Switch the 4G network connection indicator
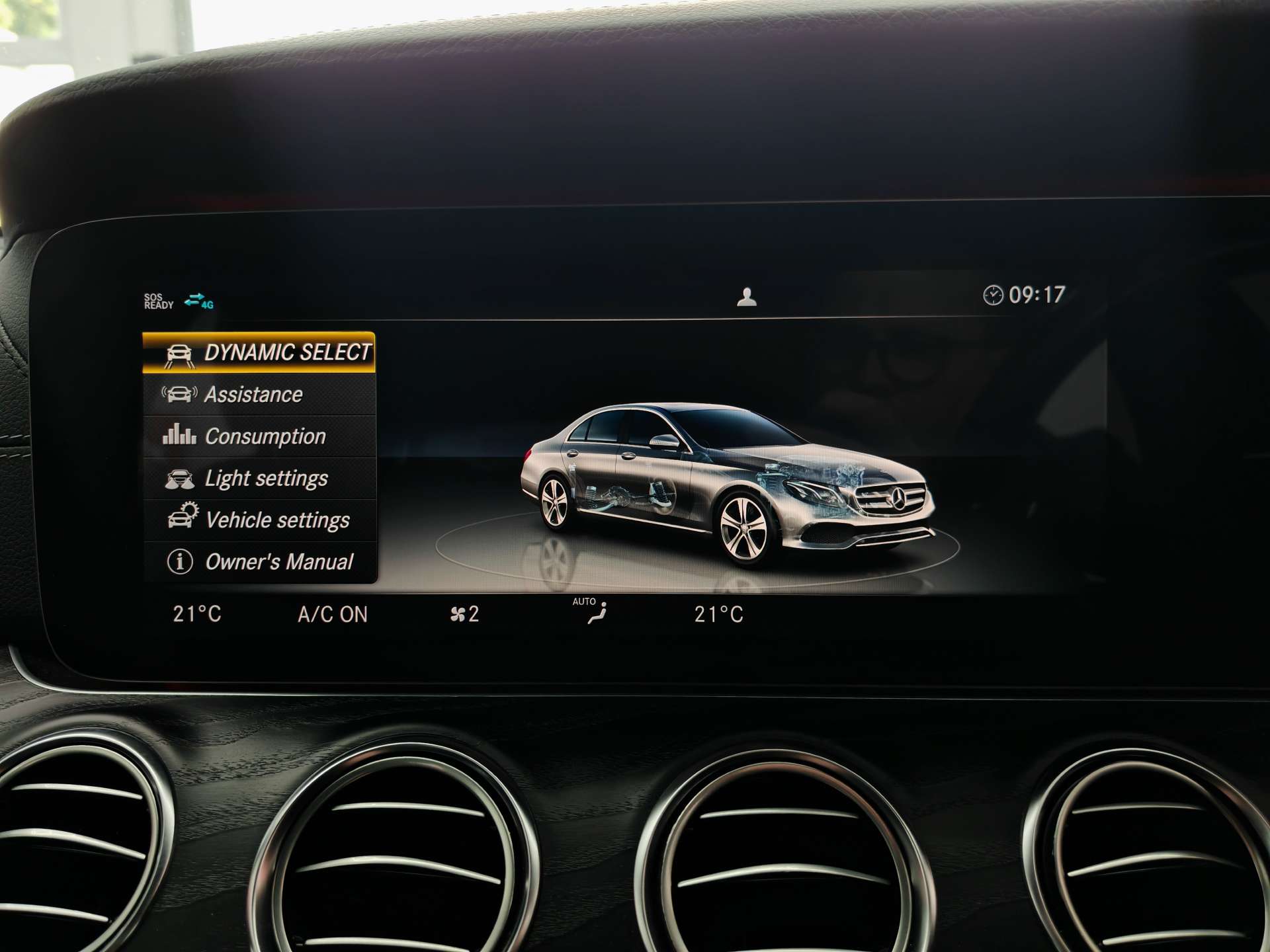This screenshot has width=1270, height=952. 198,301
